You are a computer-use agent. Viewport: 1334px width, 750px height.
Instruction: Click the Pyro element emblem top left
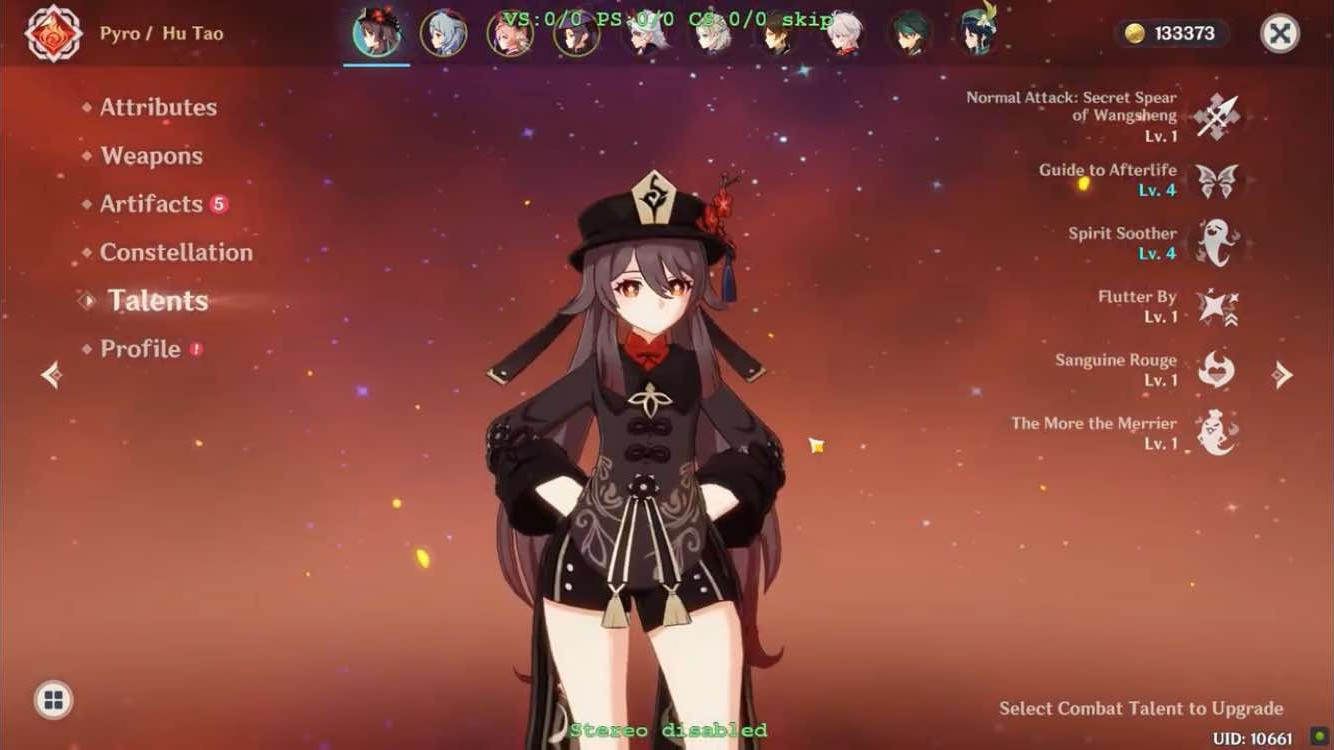click(55, 33)
